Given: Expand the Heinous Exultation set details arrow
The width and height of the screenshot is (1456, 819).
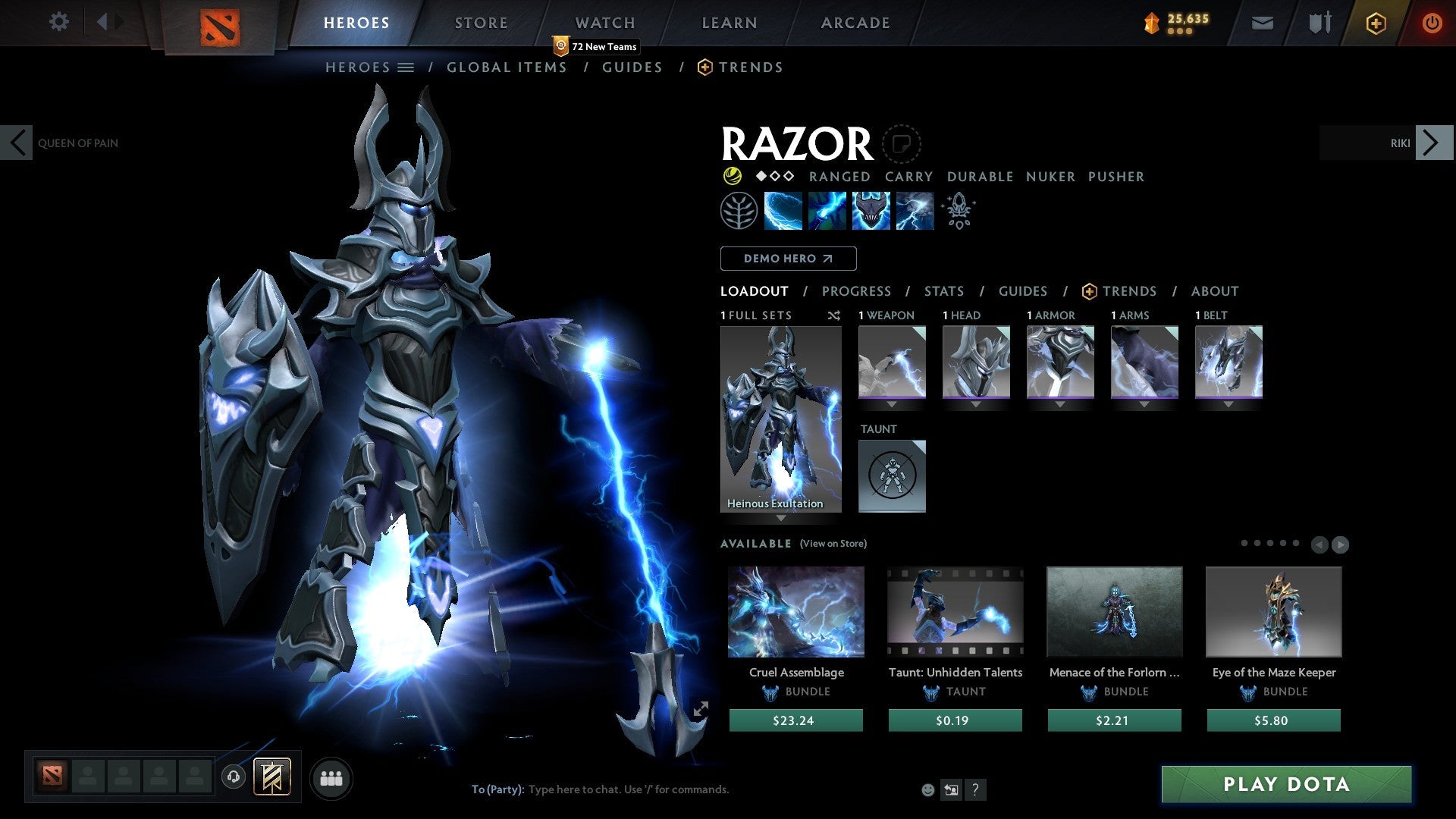Looking at the screenshot, I should (x=780, y=519).
